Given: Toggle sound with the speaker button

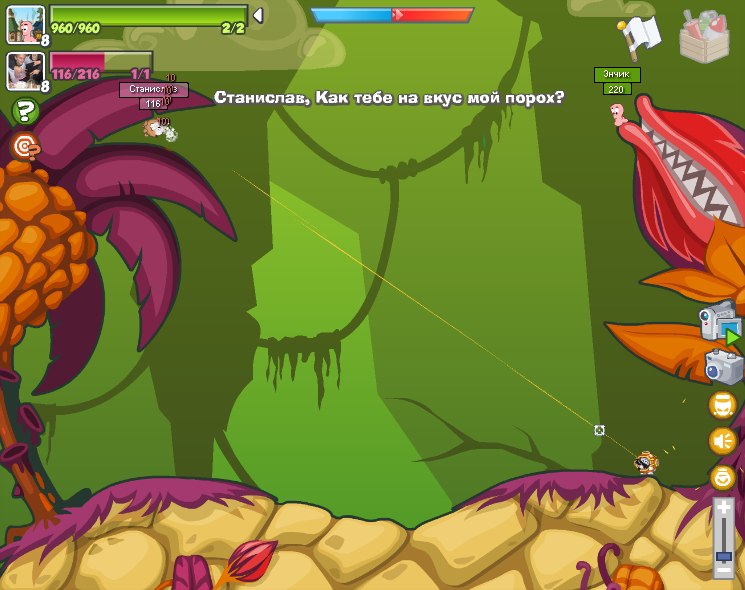Looking at the screenshot, I should (722, 441).
